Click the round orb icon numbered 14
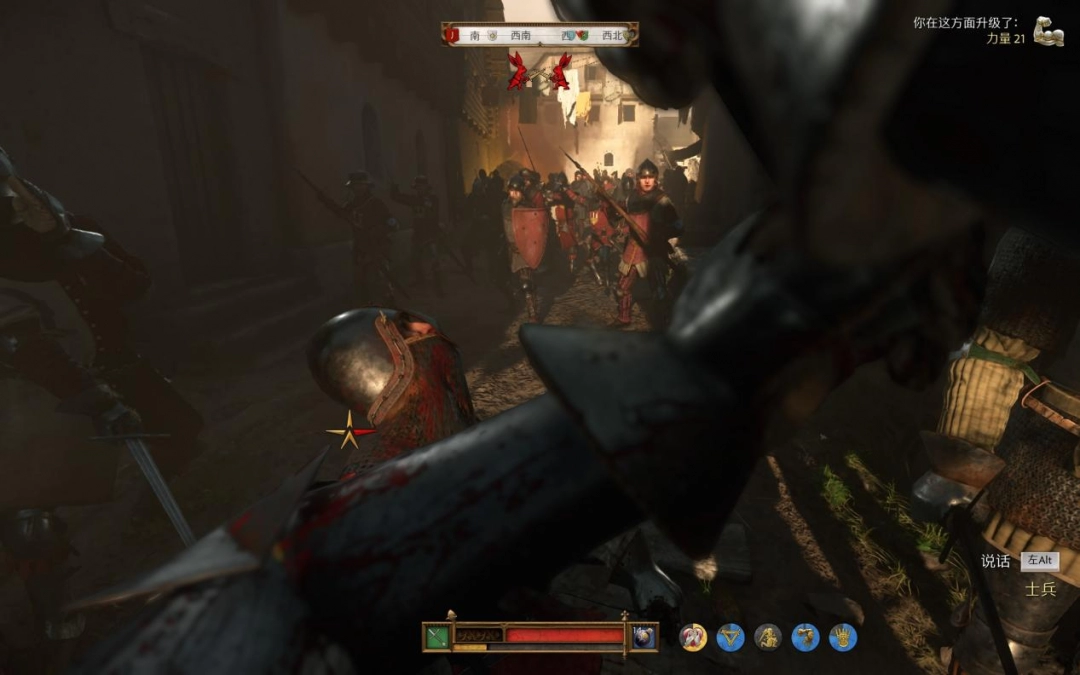This screenshot has width=1080, height=675. (x=644, y=636)
